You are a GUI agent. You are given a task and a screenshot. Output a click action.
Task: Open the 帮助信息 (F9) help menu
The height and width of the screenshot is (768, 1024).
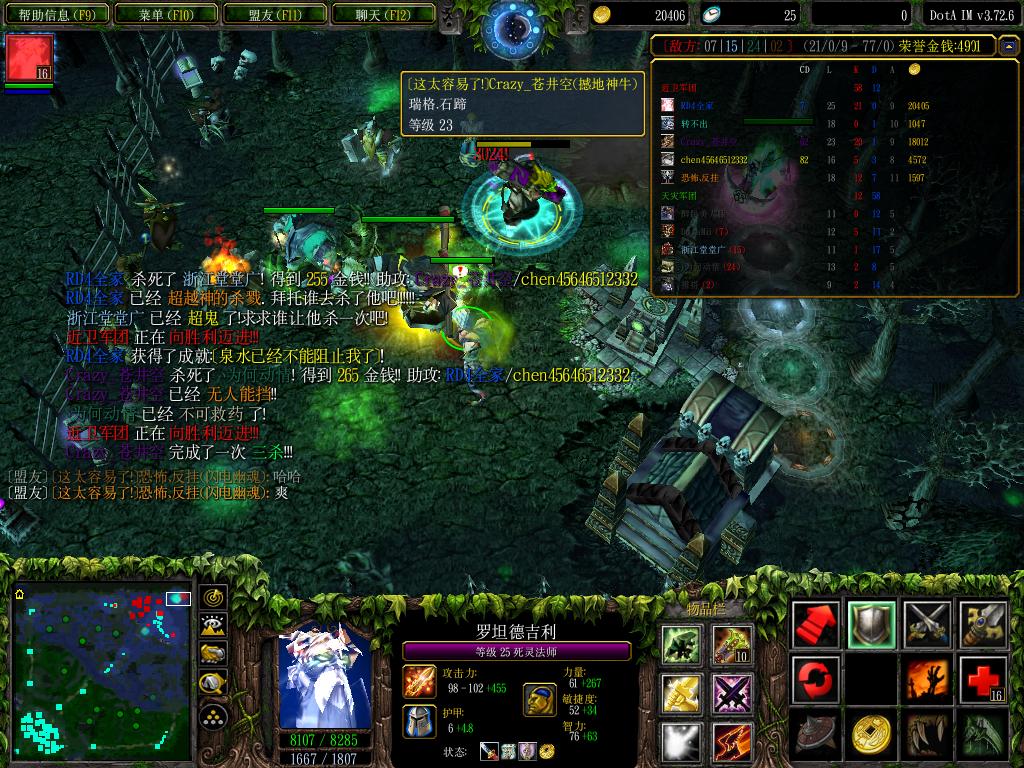pyautogui.click(x=57, y=14)
